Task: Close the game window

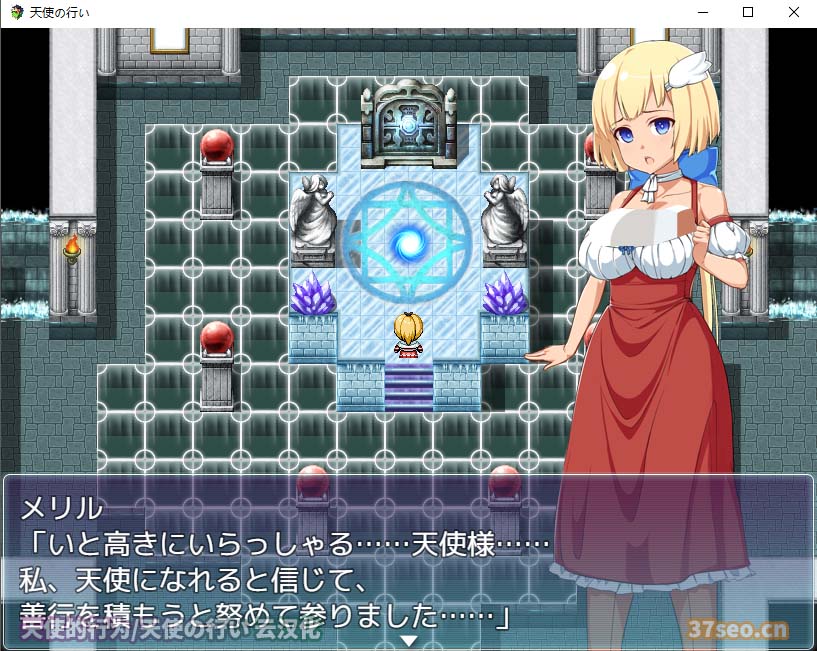Action: tap(793, 13)
